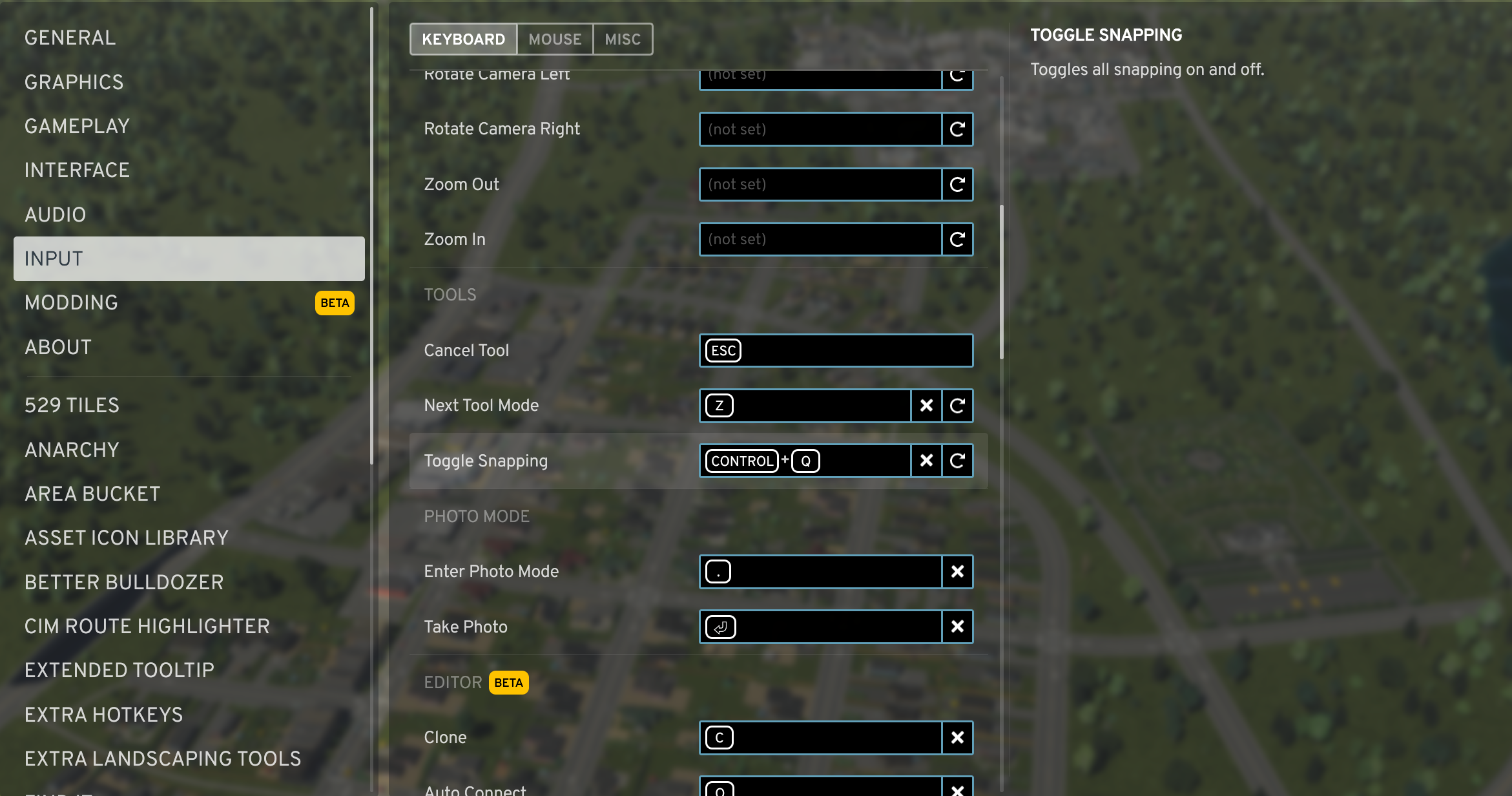Click the Zoom In binding field
This screenshot has height=796, width=1512.
pyautogui.click(x=820, y=239)
